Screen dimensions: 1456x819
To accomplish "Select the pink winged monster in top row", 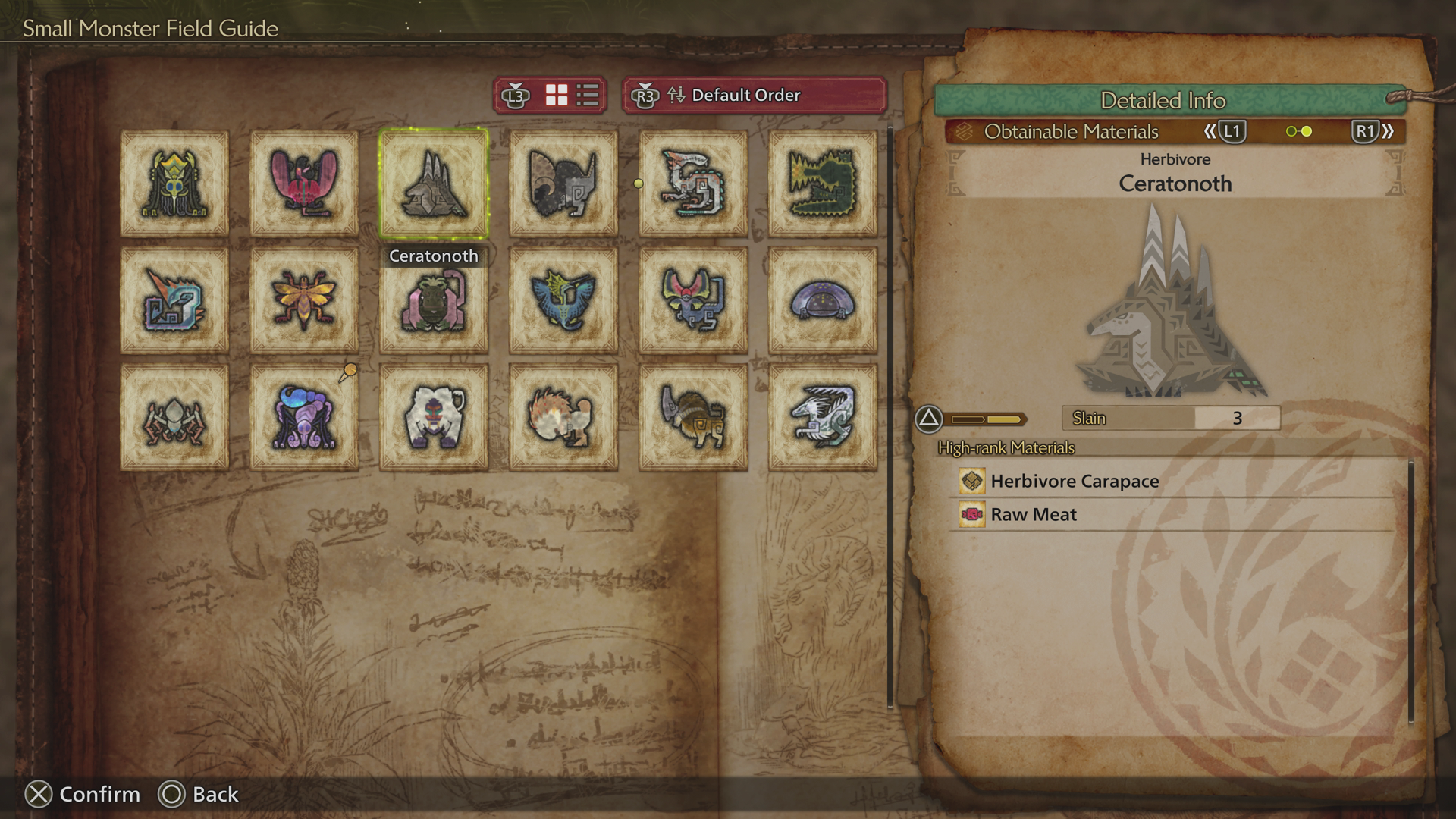I will click(303, 184).
